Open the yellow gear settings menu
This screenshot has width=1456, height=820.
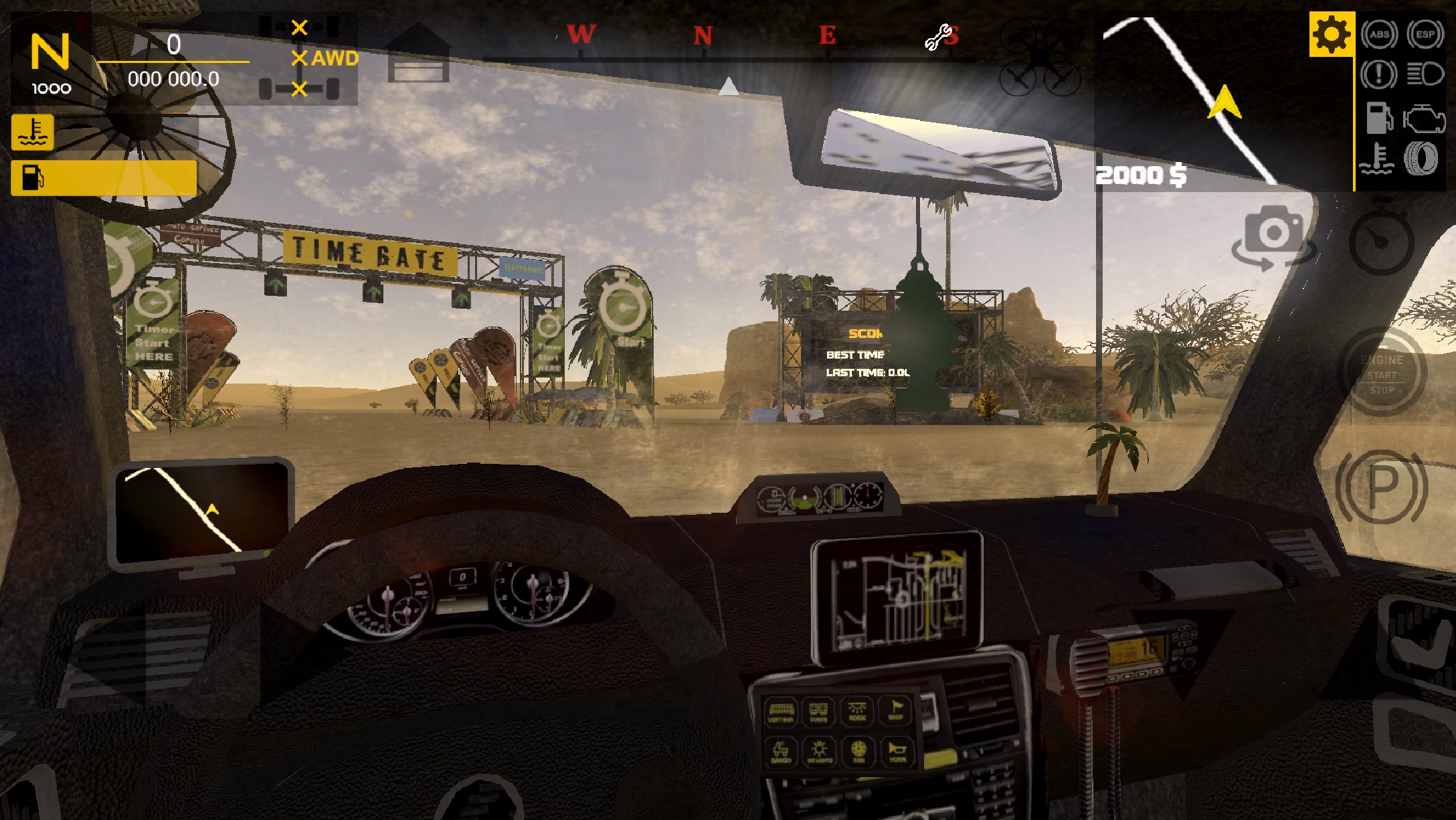(1331, 34)
